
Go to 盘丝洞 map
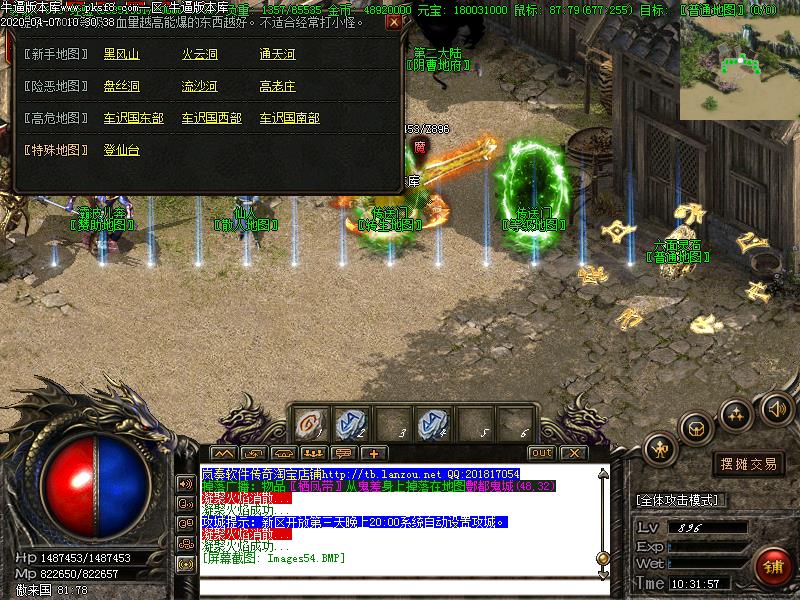click(121, 86)
